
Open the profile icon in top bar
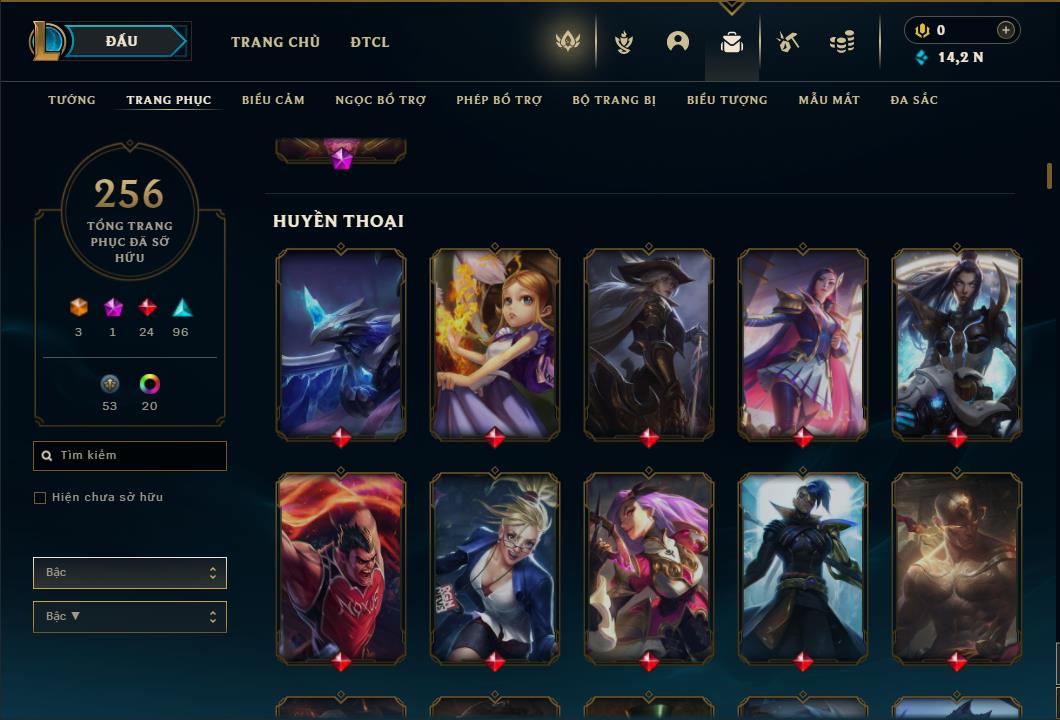(x=678, y=42)
